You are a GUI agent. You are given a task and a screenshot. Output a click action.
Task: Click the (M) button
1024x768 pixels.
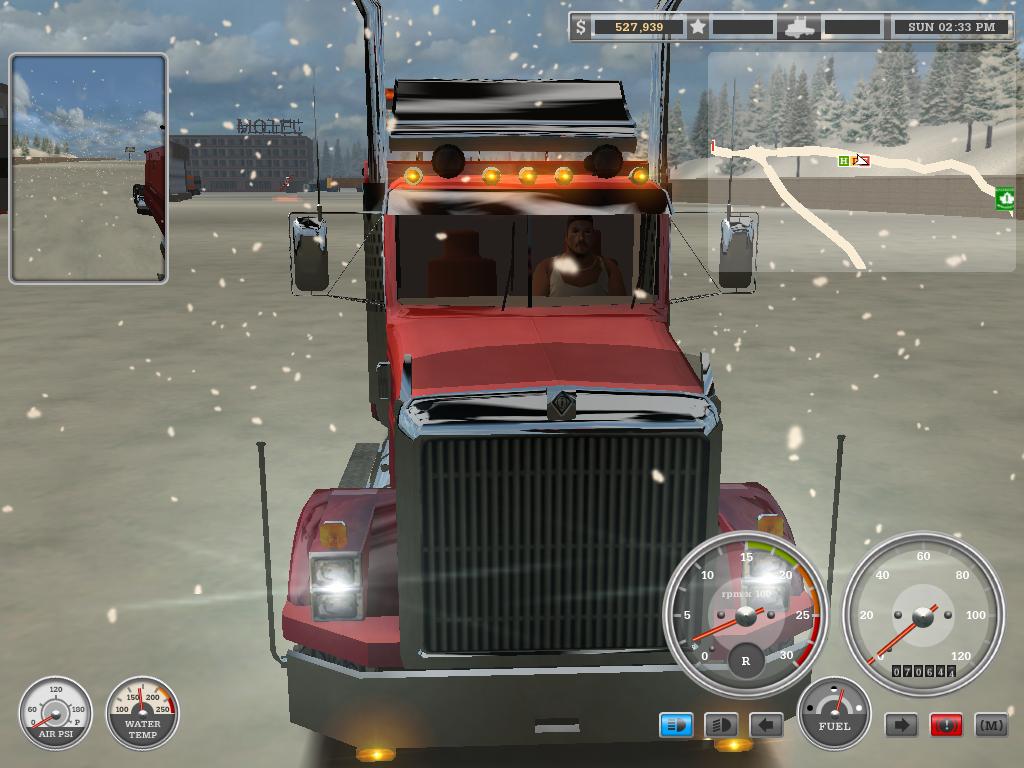click(991, 725)
